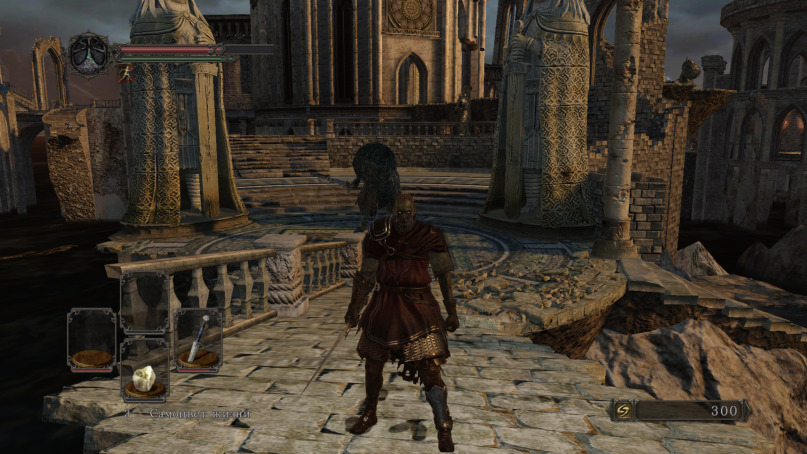Click the red-framed status effect icon
This screenshot has height=454, width=807.
pos(125,74)
